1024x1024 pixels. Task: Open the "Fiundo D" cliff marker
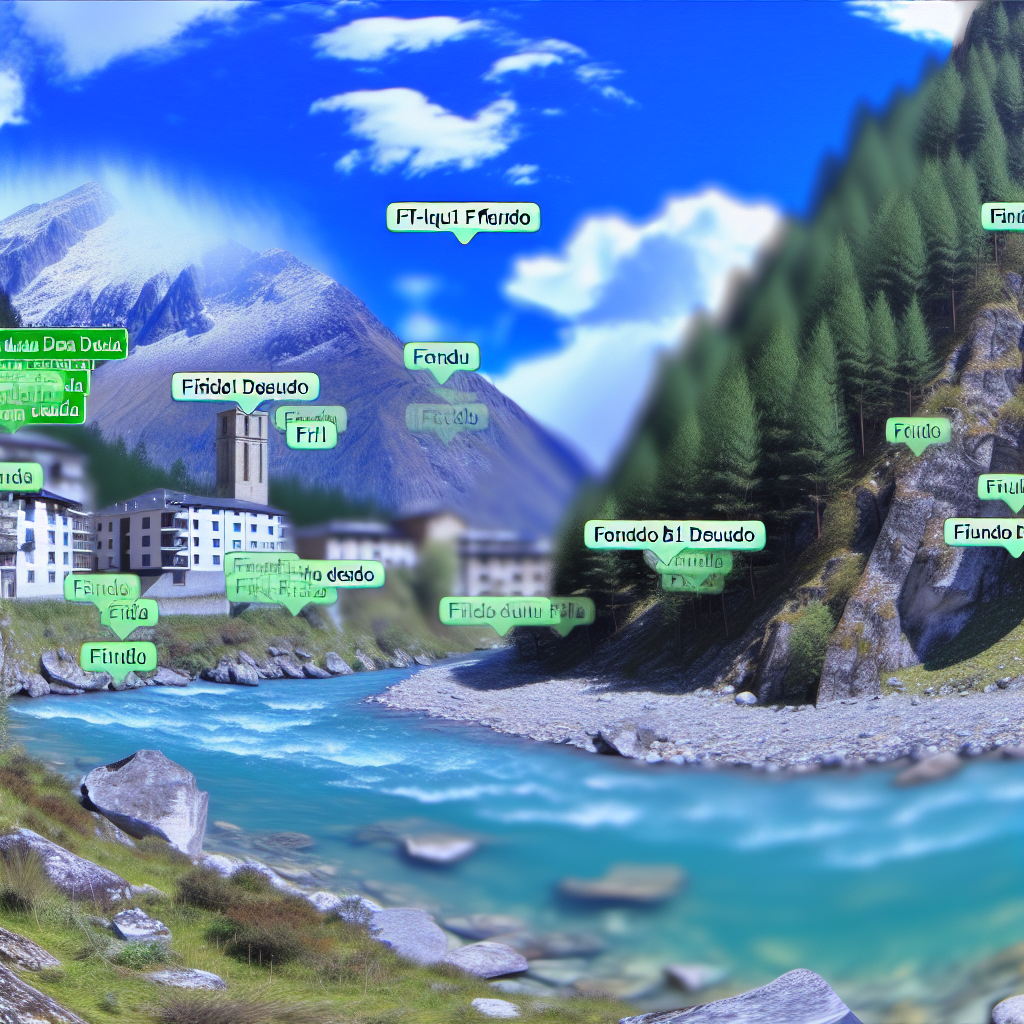click(985, 532)
